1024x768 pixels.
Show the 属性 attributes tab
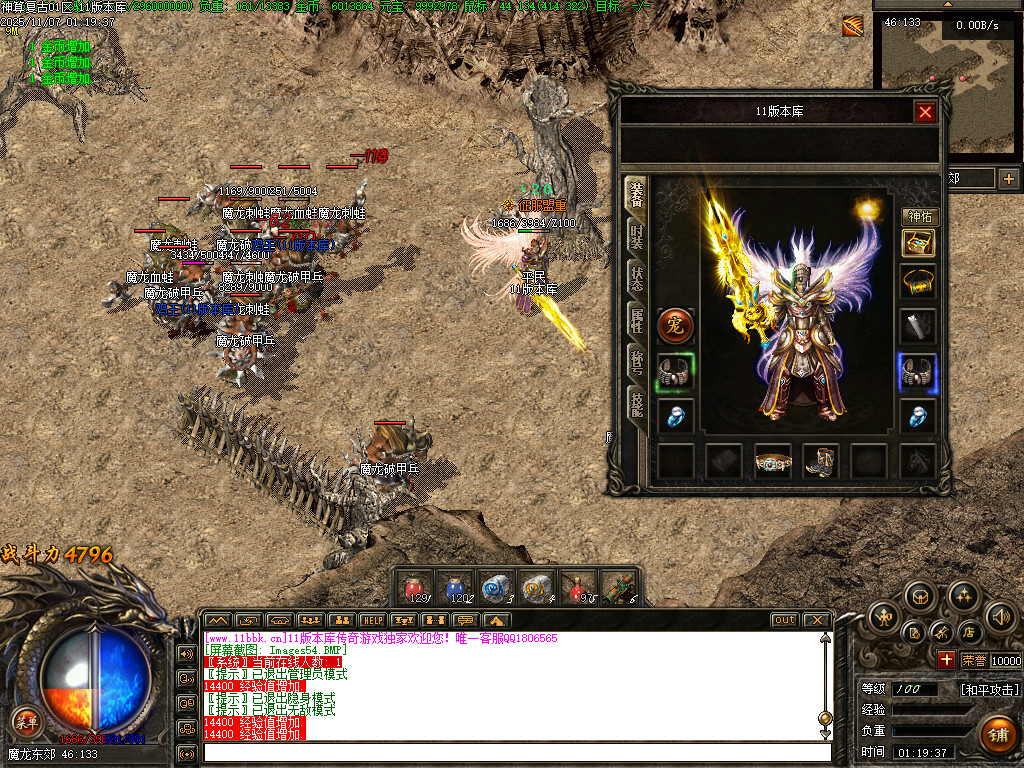click(x=636, y=321)
